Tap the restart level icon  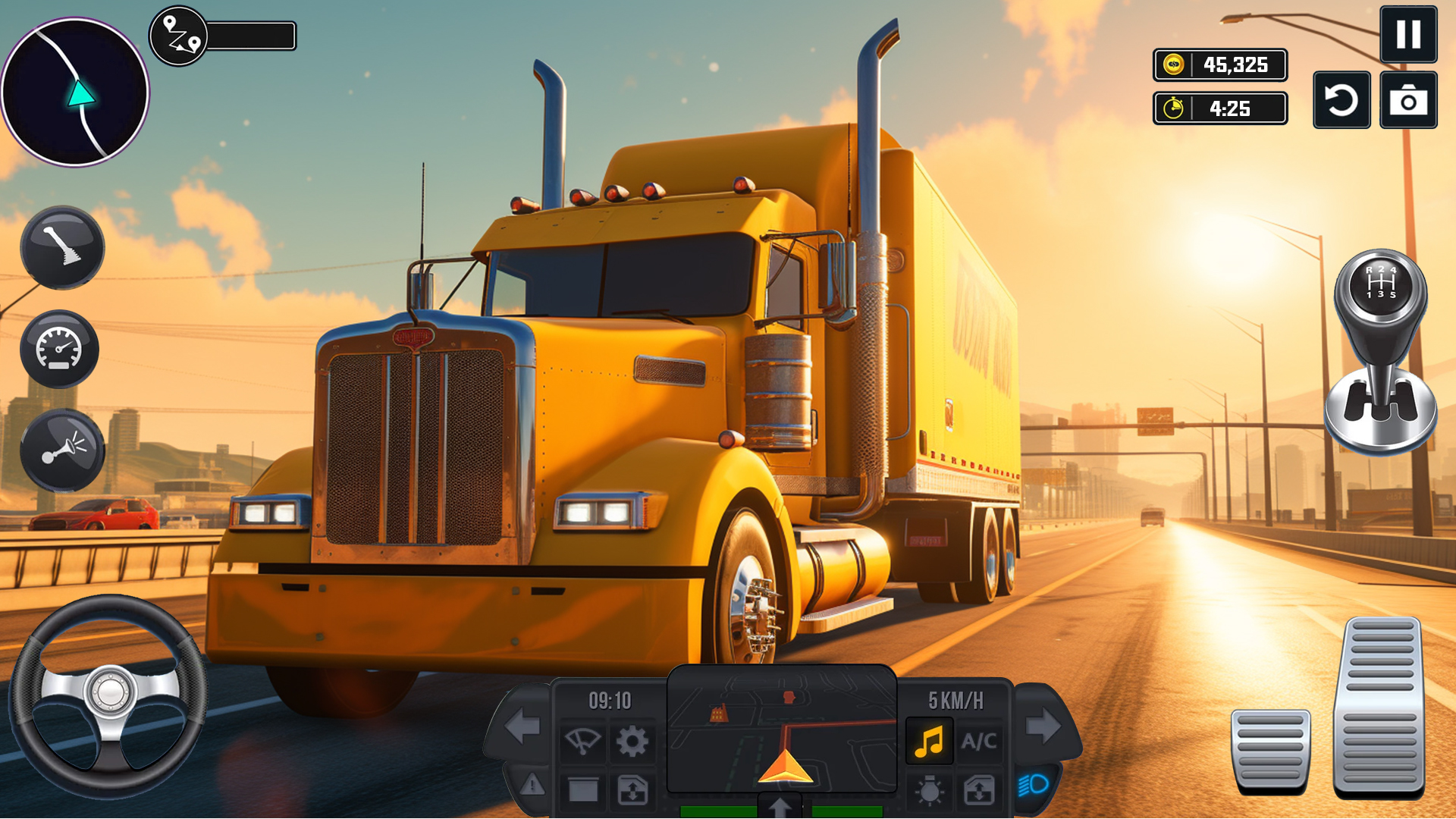pos(1341,99)
